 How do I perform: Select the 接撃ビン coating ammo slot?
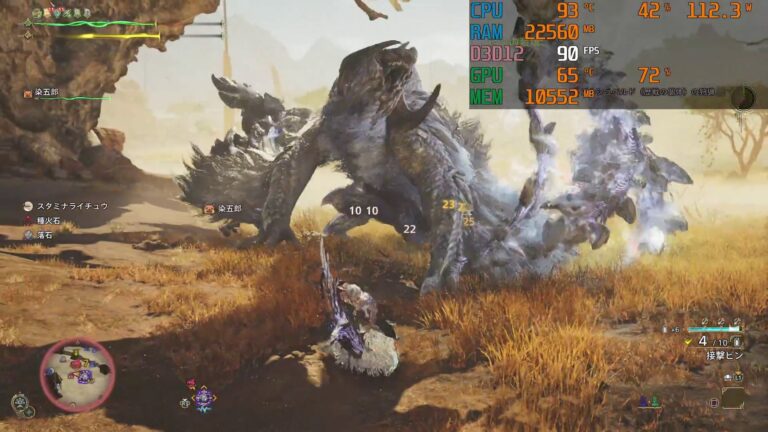coord(723,354)
